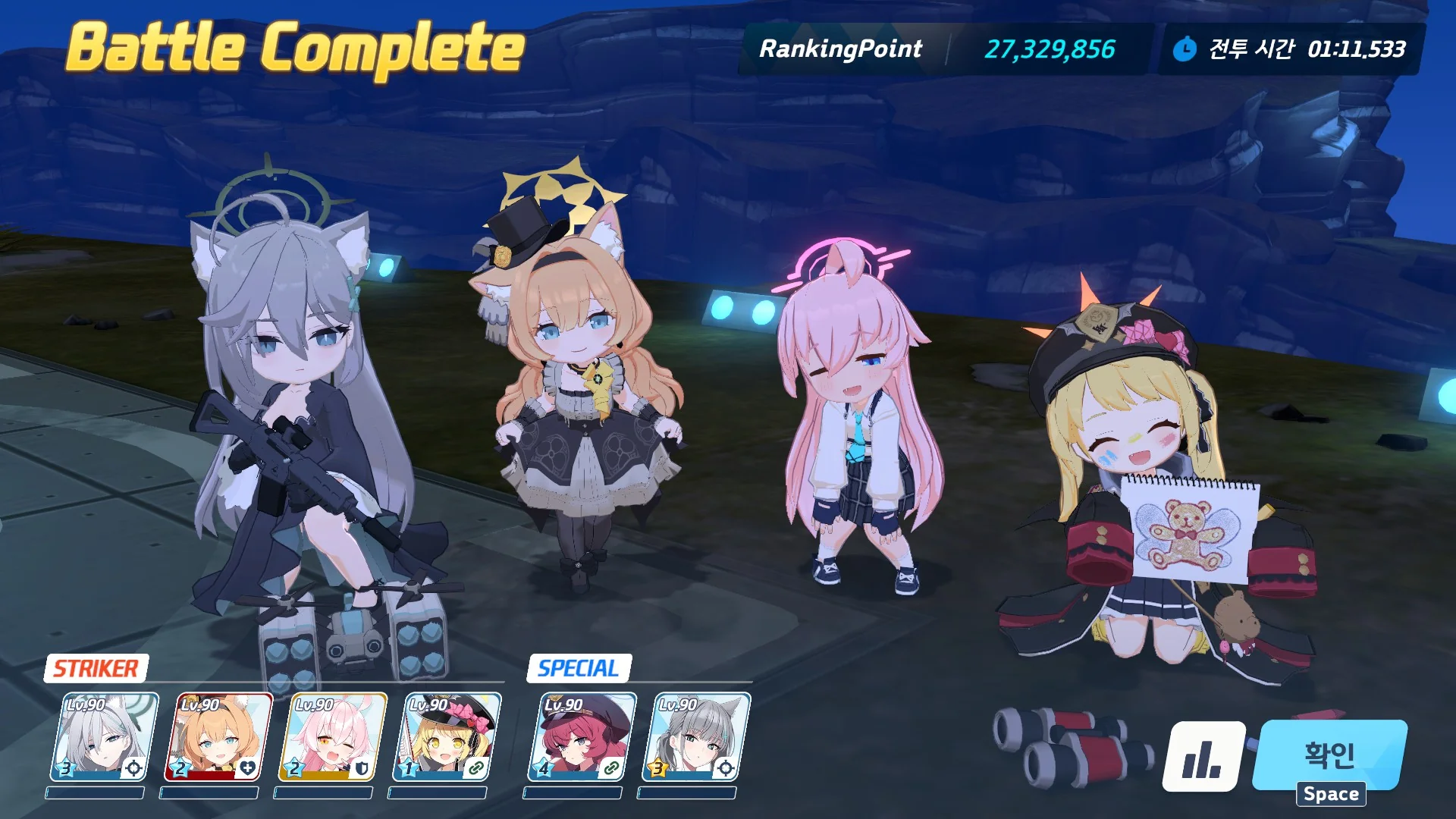Choose the pink-haired striker portrait
Viewport: 1456px width, 819px height.
[332, 737]
